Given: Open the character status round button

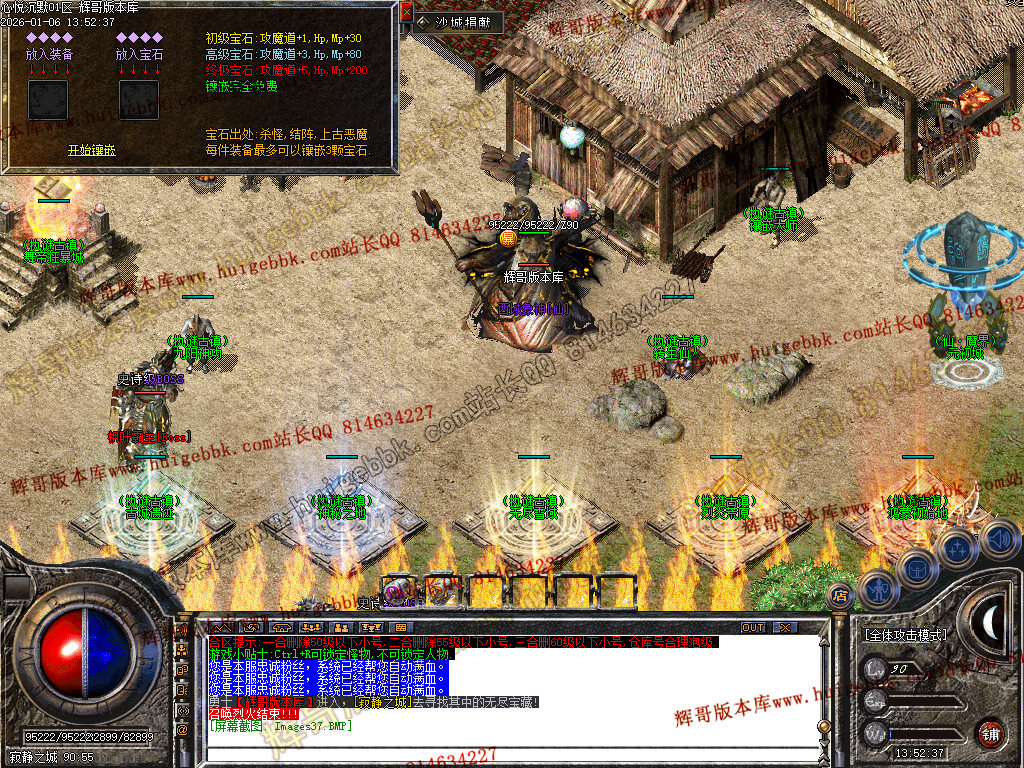Looking at the screenshot, I should tap(877, 589).
